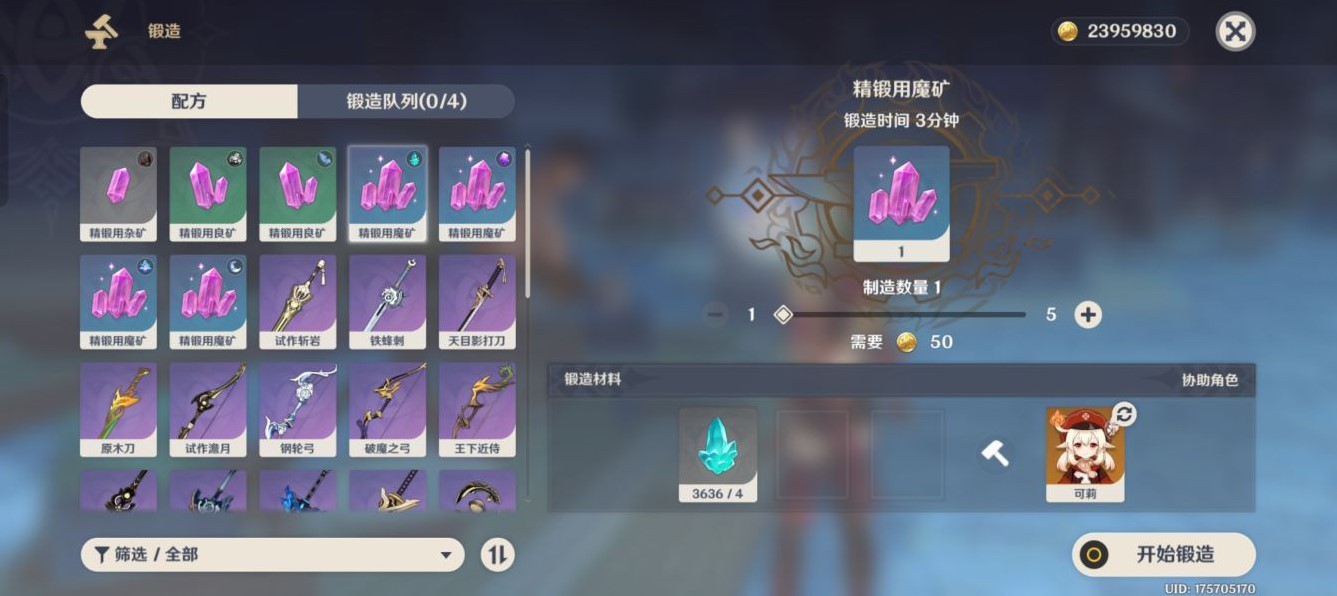The image size is (1337, 596).
Task: Close the forging menu
Action: click(x=1235, y=32)
